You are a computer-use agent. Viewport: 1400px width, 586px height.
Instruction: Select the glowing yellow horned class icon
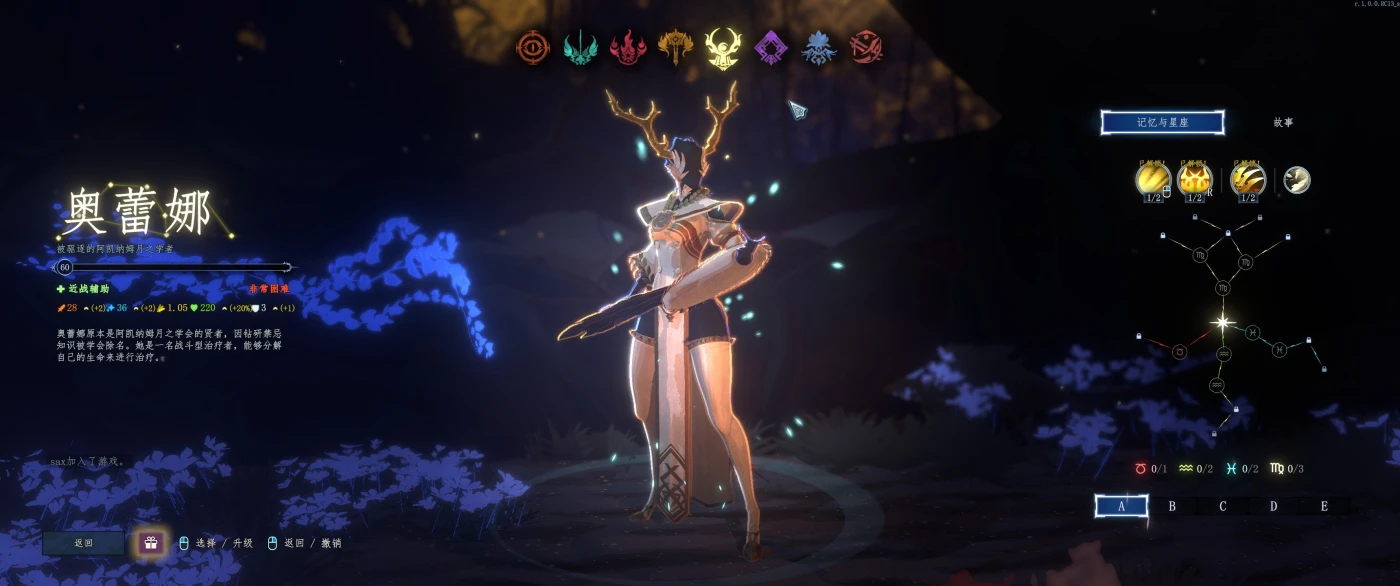722,47
